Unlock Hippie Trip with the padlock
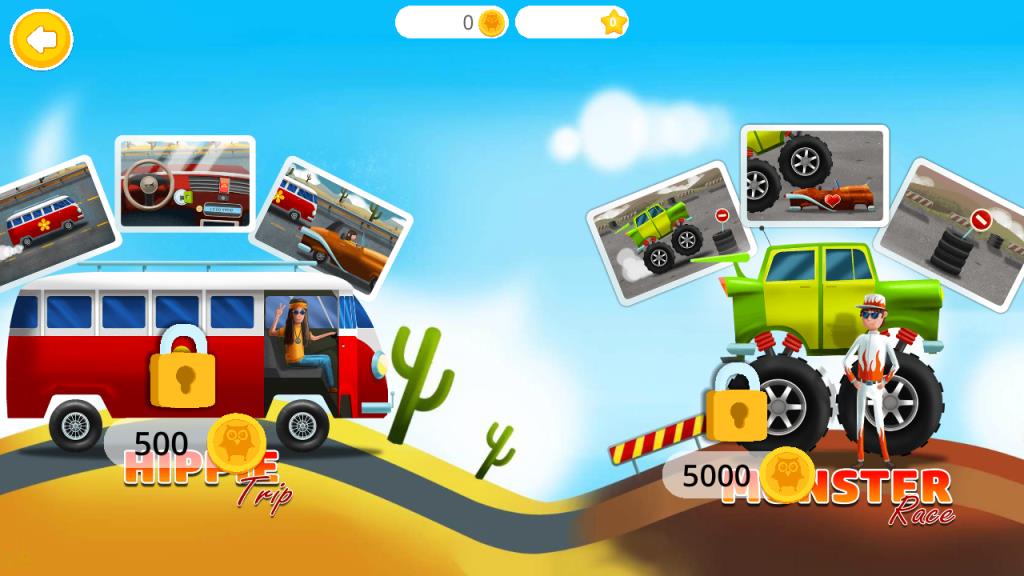This screenshot has height=576, width=1024. pyautogui.click(x=182, y=367)
